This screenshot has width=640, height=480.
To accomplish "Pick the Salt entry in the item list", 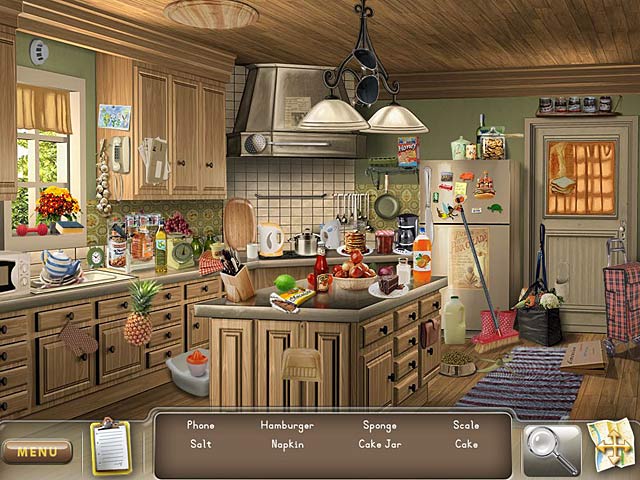I will pos(200,443).
